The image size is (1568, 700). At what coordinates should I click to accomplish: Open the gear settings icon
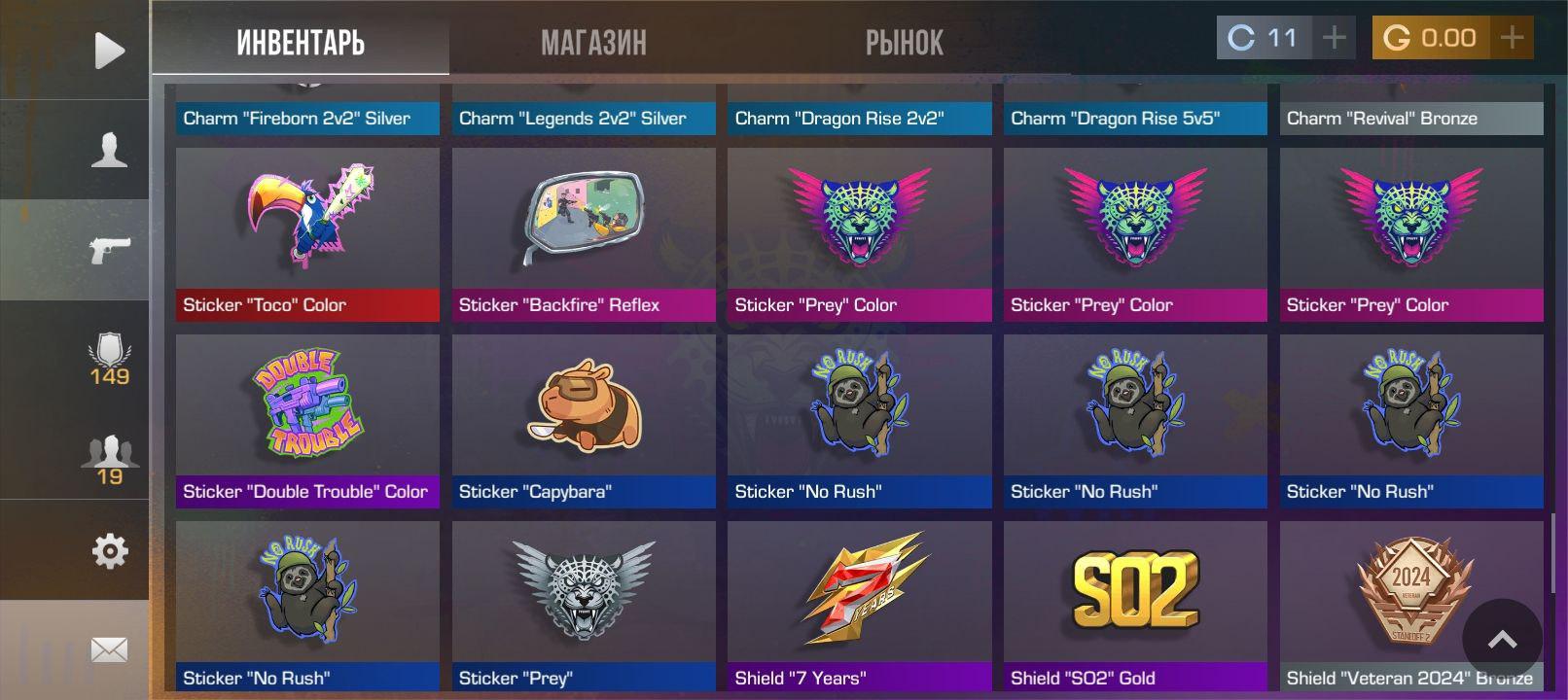[x=109, y=551]
